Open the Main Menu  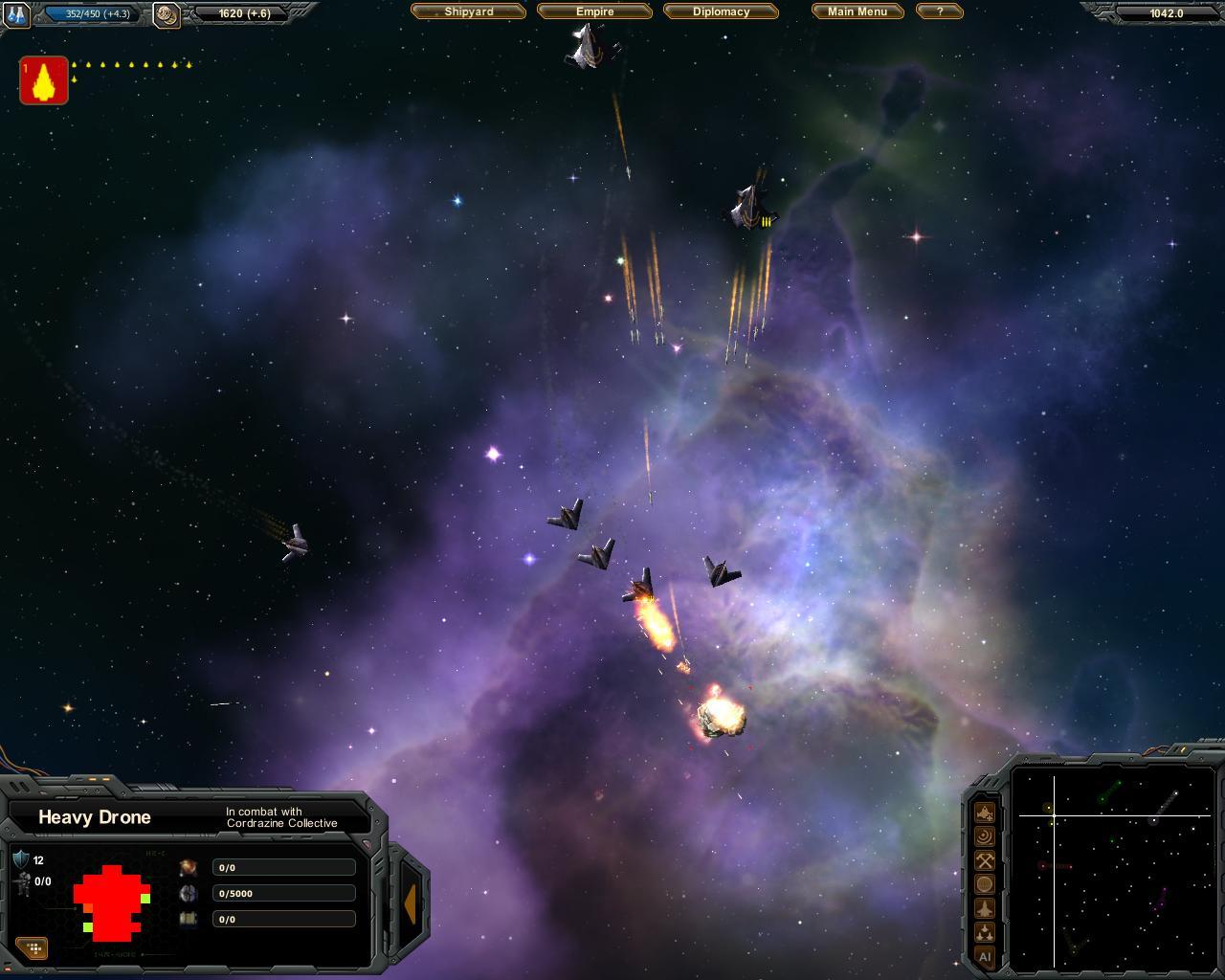pos(857,11)
